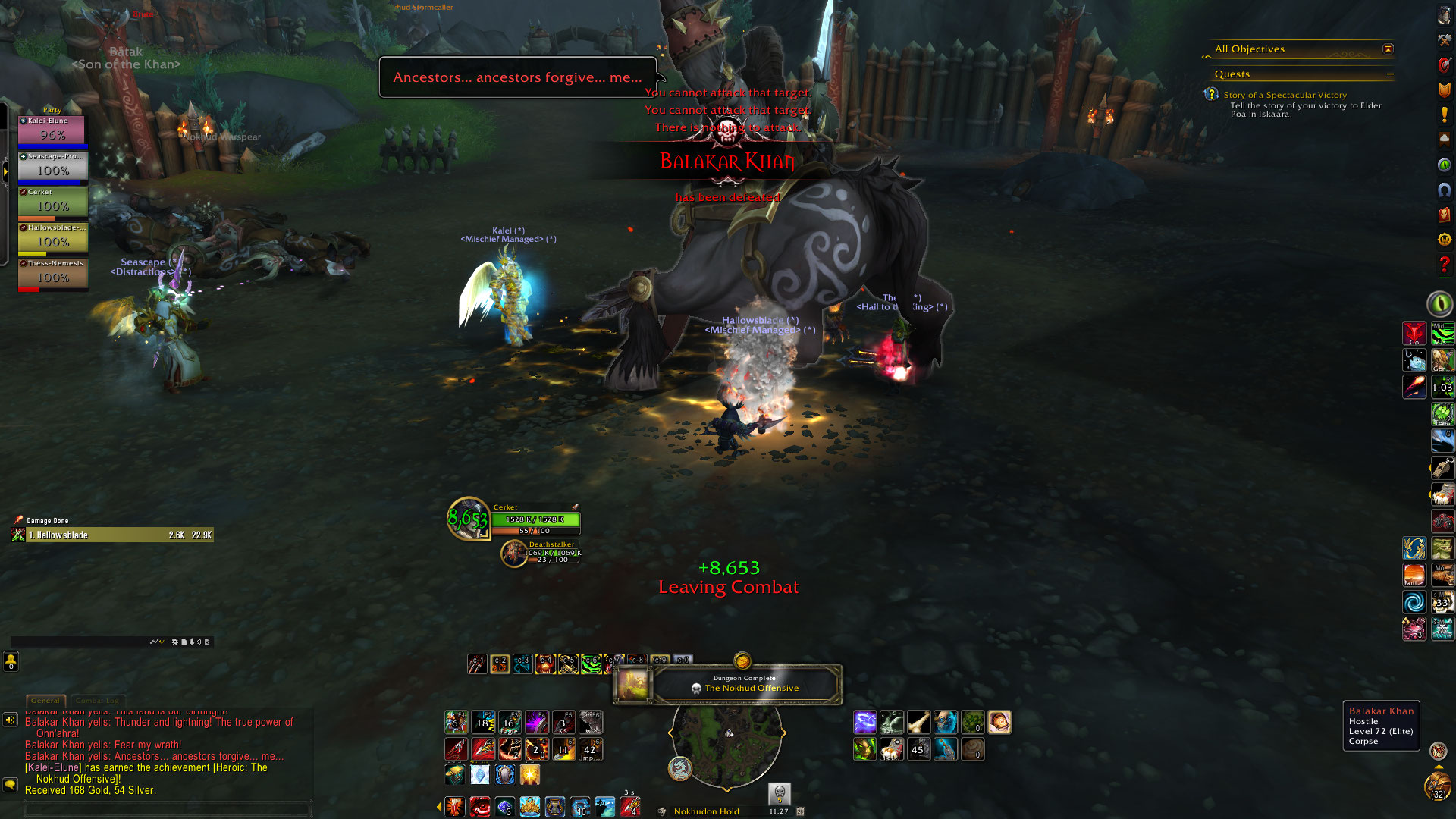
Task: Switch to the General chat tab
Action: (x=45, y=701)
